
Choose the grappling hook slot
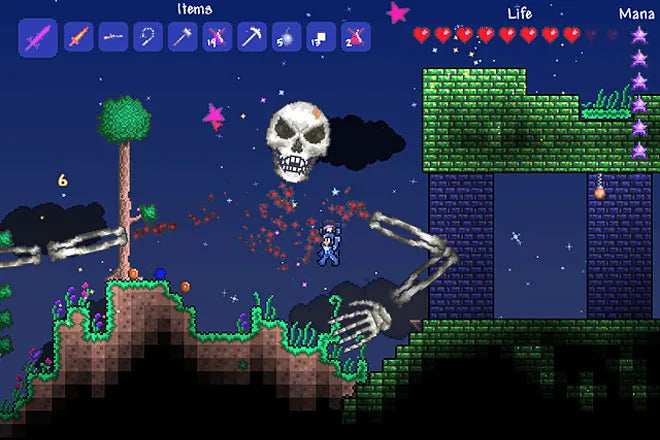[148, 38]
